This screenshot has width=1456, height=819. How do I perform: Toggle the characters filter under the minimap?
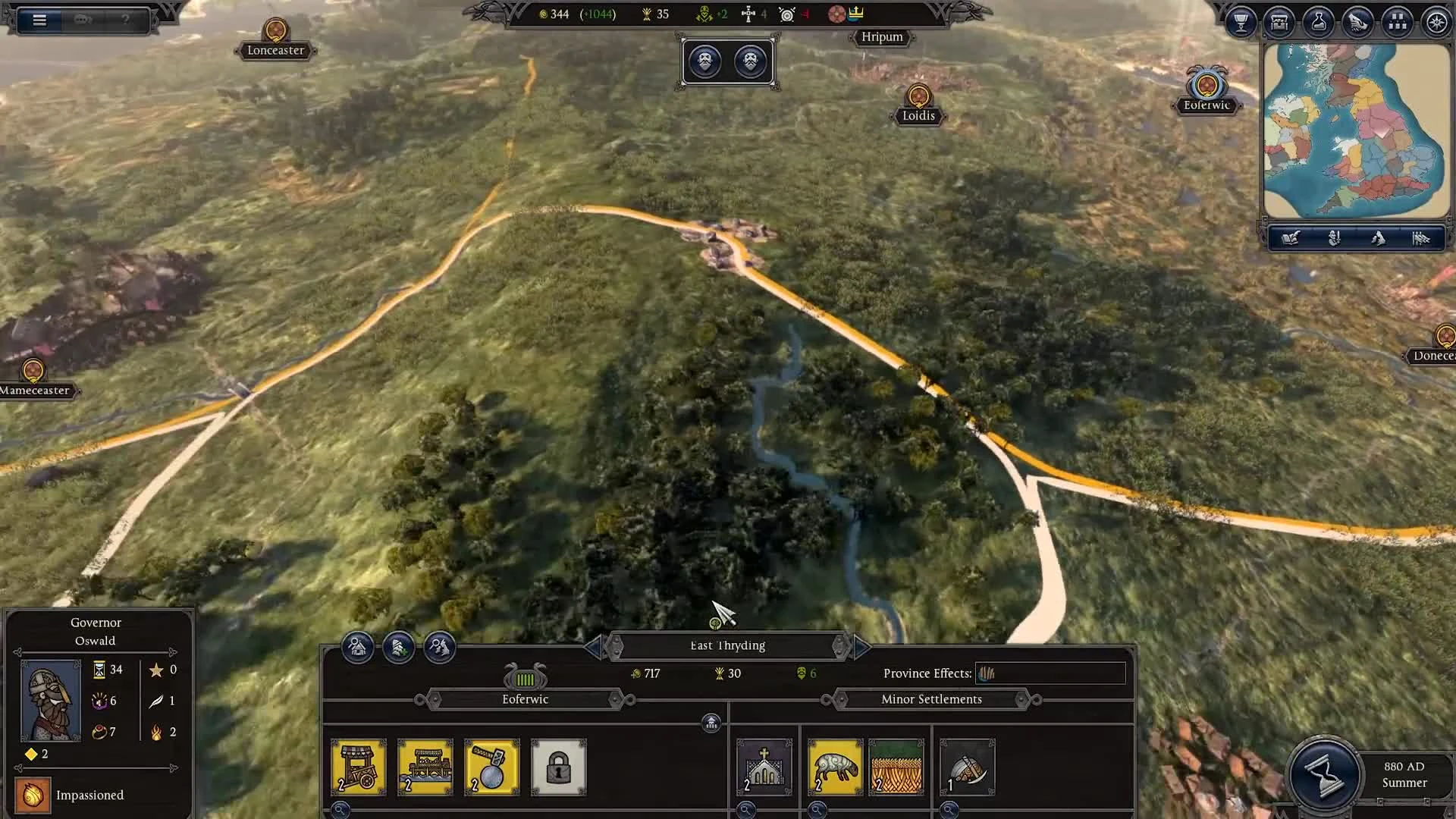1333,239
